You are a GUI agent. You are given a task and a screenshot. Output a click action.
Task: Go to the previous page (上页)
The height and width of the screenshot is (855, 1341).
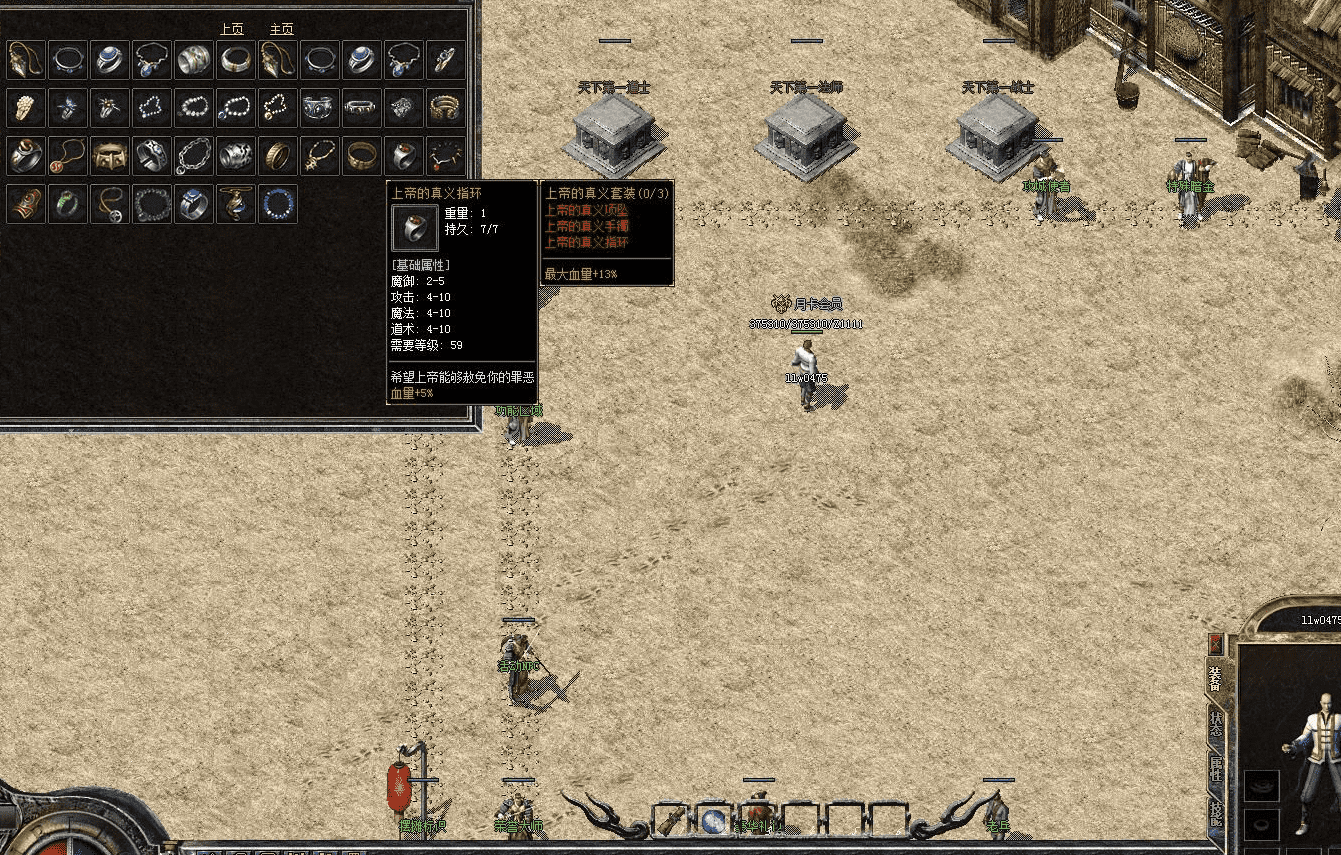coord(231,30)
